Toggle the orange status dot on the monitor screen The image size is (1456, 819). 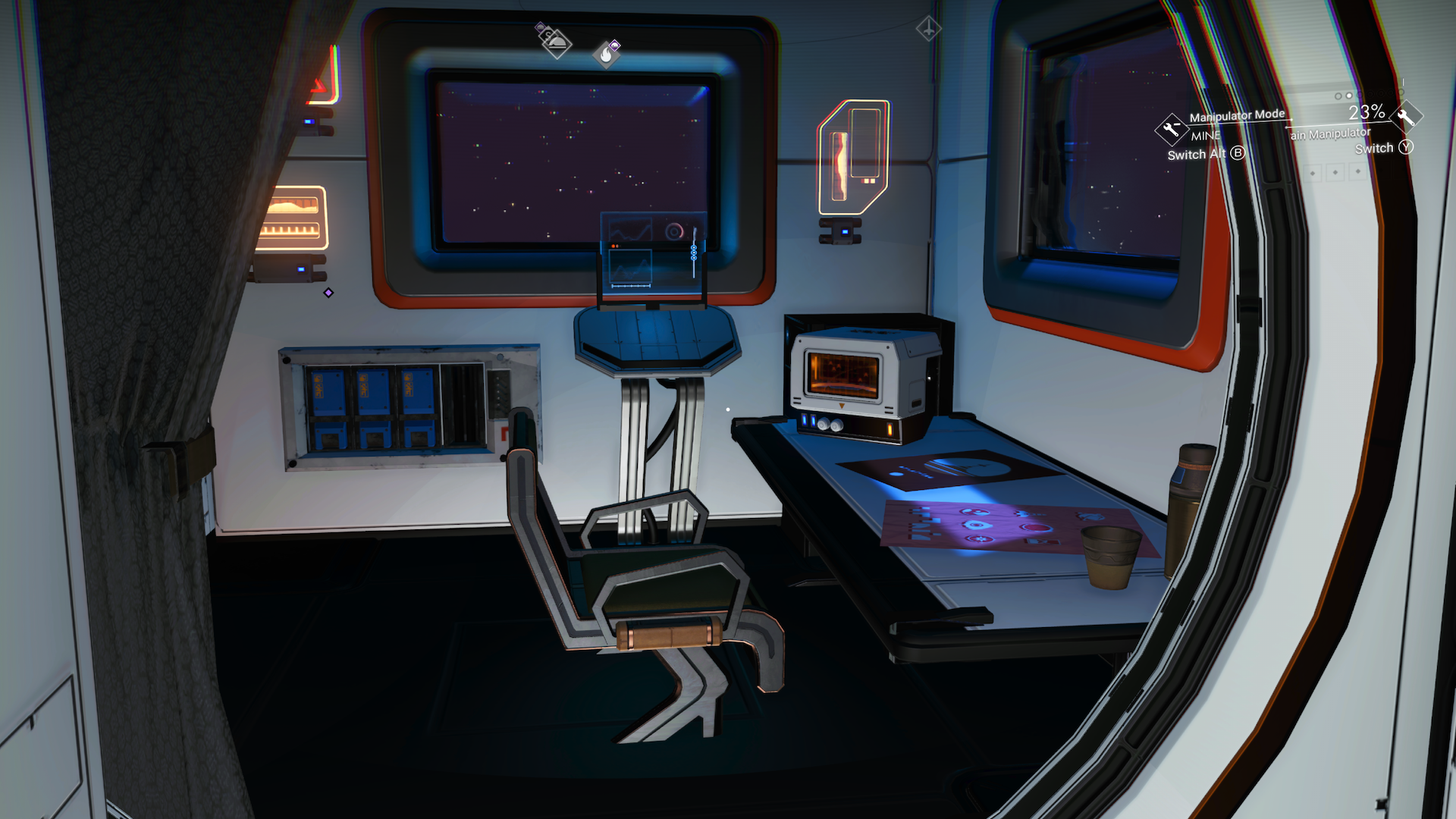point(613,246)
